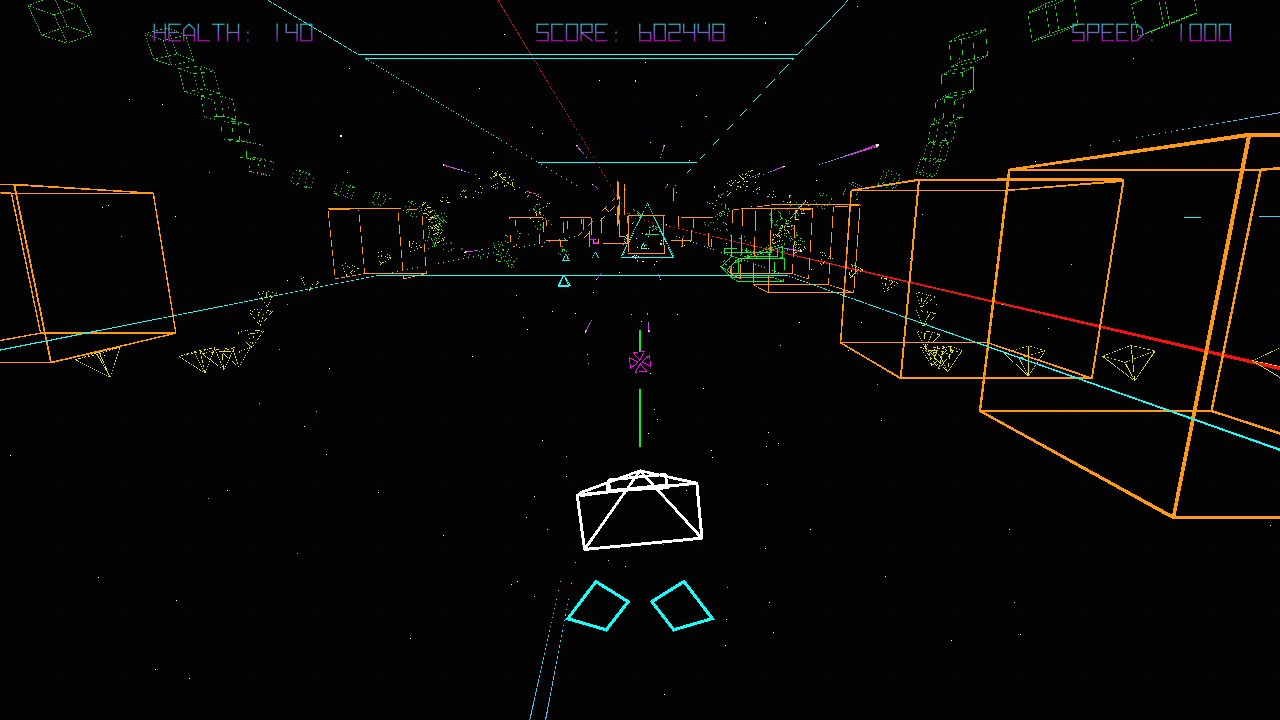This screenshot has width=1280, height=720.
Task: Click the magenta crosshair reticle mid-screen
Action: click(x=641, y=363)
